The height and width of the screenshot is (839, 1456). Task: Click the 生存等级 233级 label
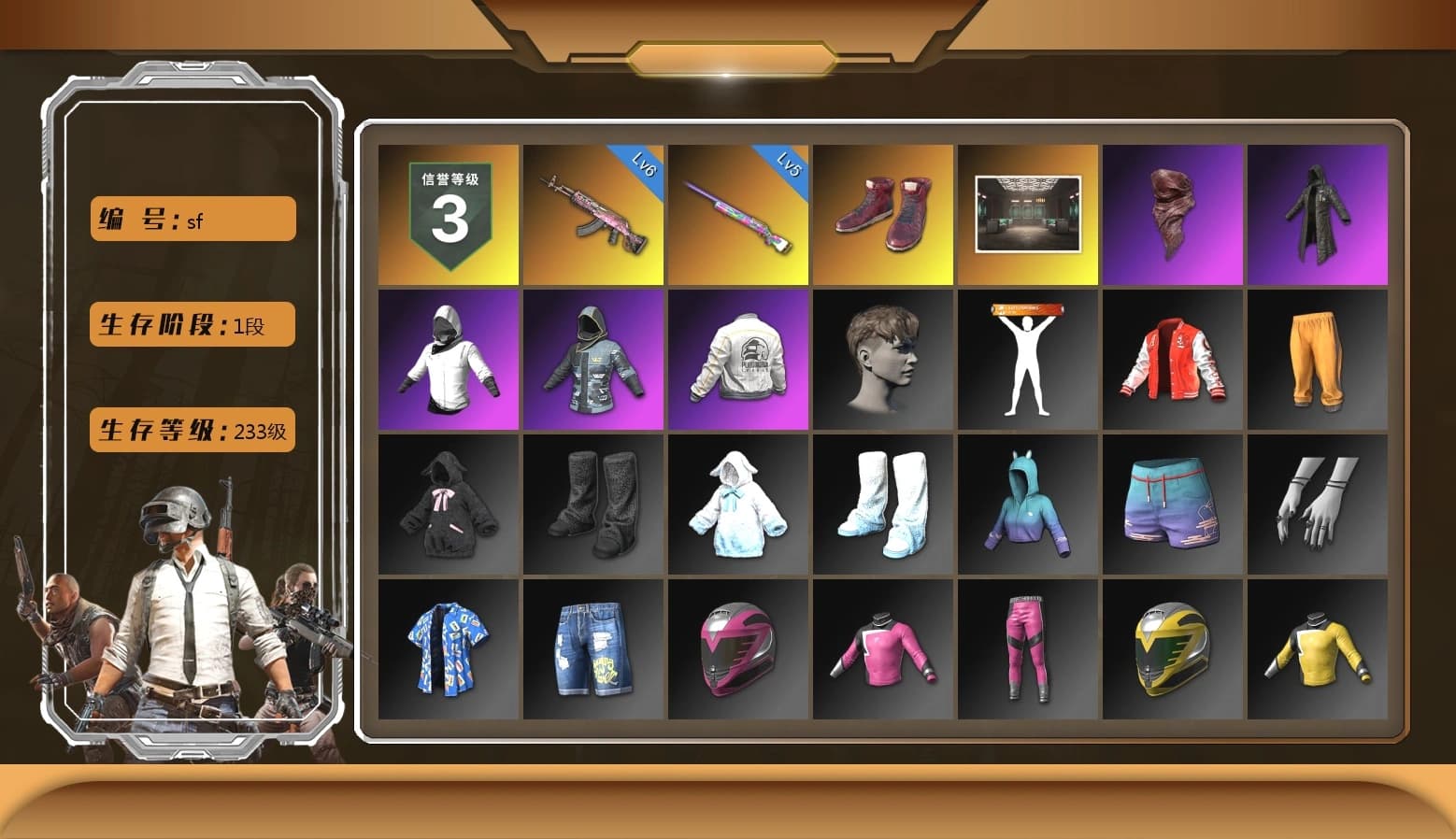point(191,430)
